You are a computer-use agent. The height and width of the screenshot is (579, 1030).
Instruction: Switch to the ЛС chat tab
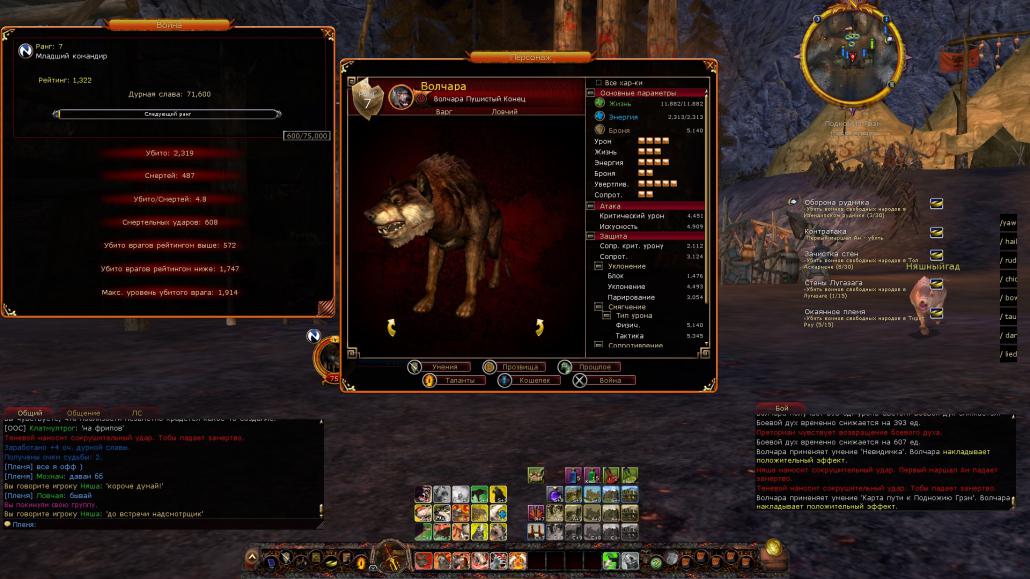(137, 412)
